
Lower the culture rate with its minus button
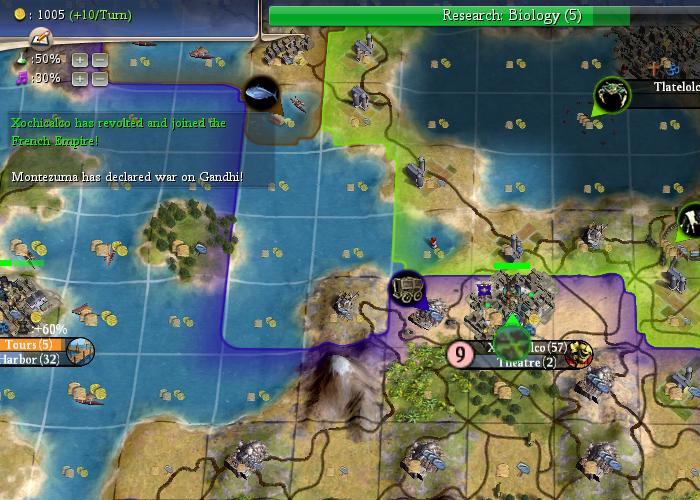100,78
